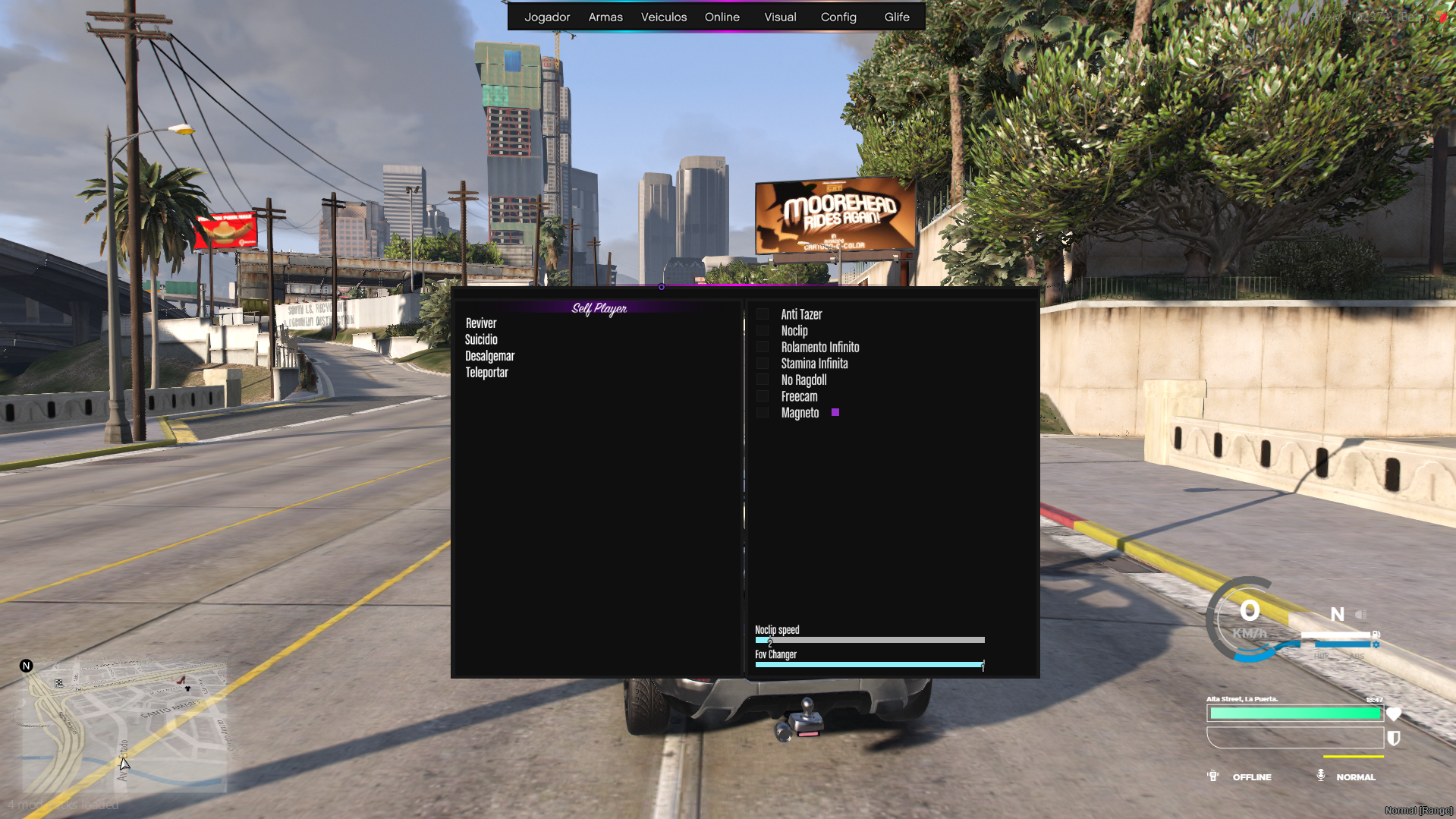The image size is (1456, 819).
Task: Click the microphone icon next to NORMAL
Action: 1320,776
